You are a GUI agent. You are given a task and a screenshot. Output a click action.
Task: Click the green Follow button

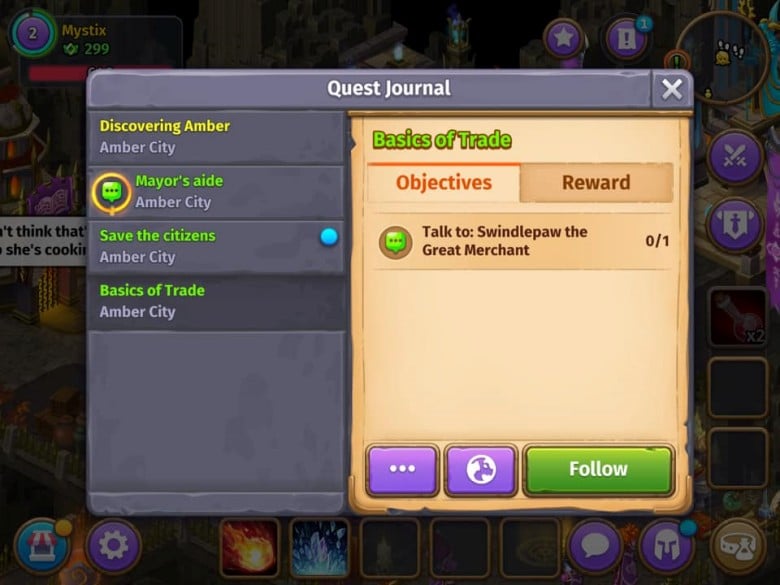598,470
